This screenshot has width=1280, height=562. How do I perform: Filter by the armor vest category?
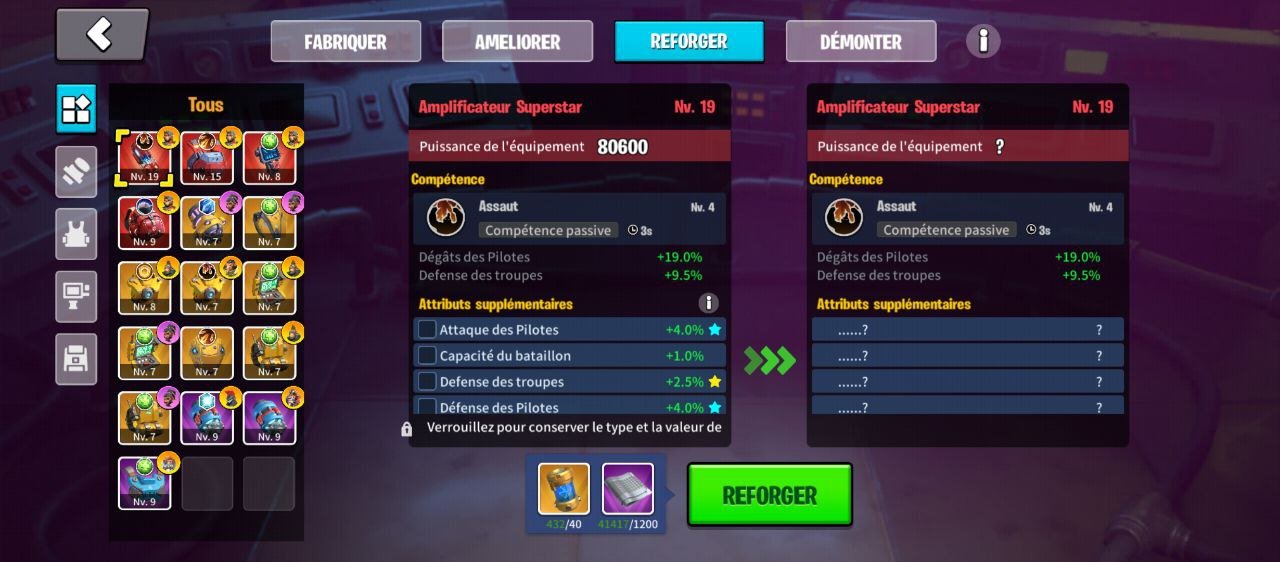76,234
